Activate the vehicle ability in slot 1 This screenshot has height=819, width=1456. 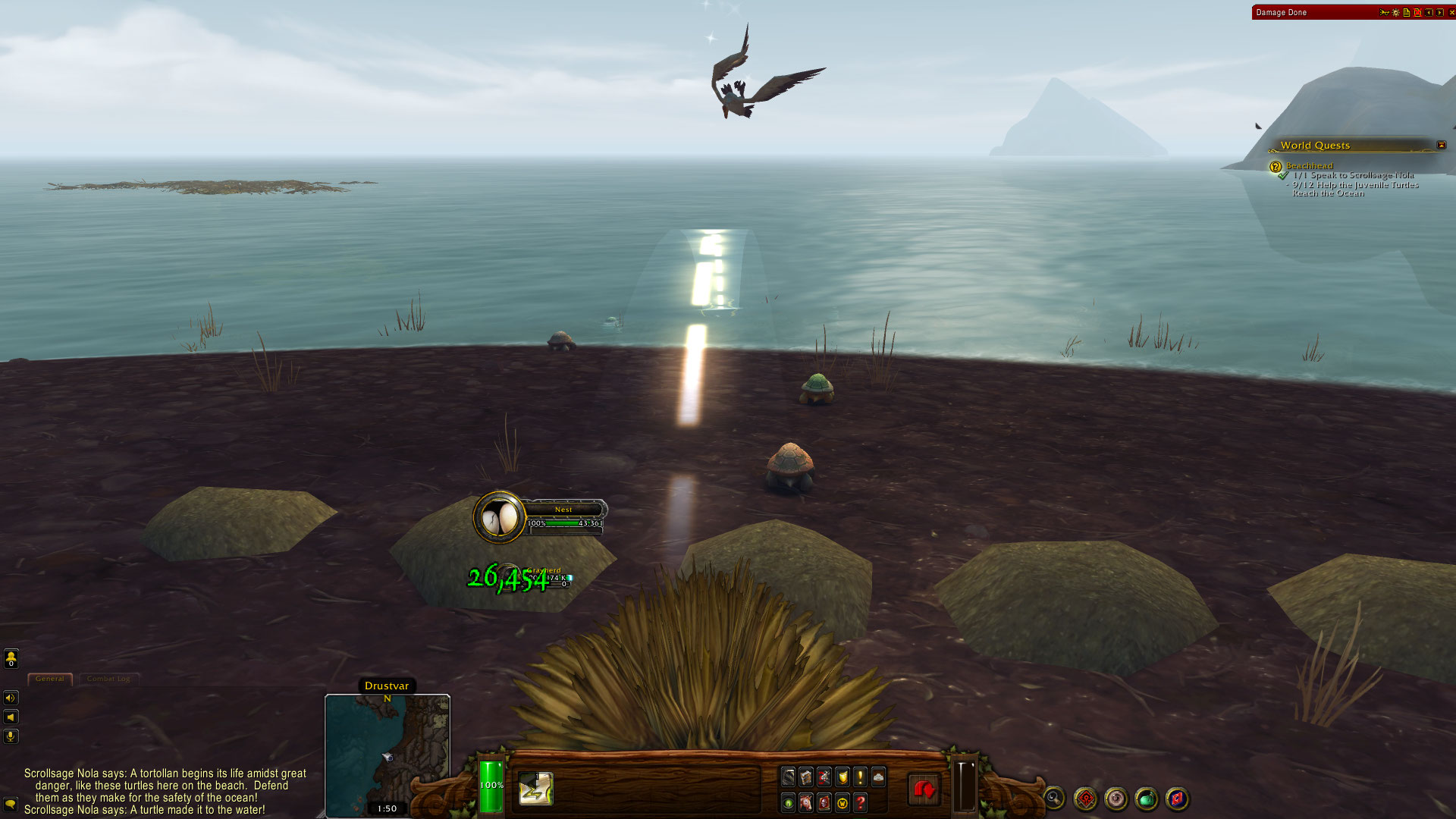click(x=535, y=789)
